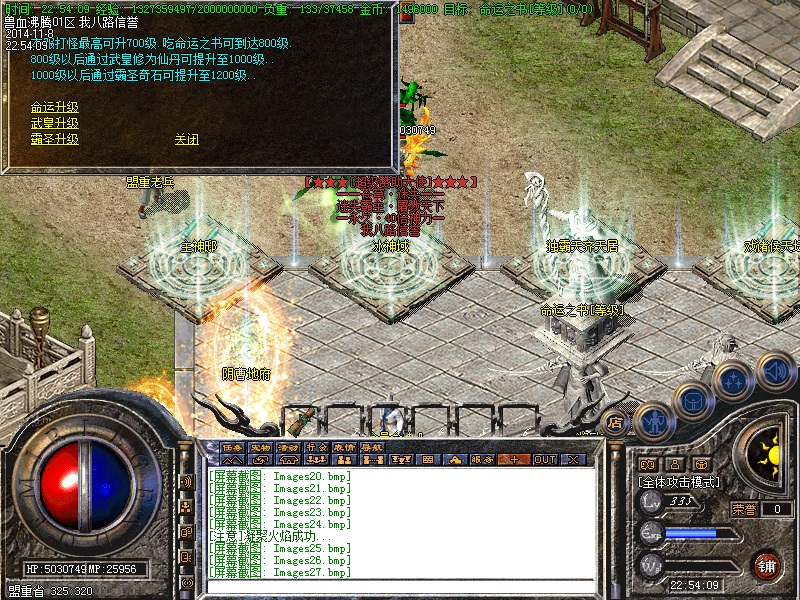Close the NPC dialogue via 关闭
Screen dimensions: 800x600
click(x=187, y=140)
